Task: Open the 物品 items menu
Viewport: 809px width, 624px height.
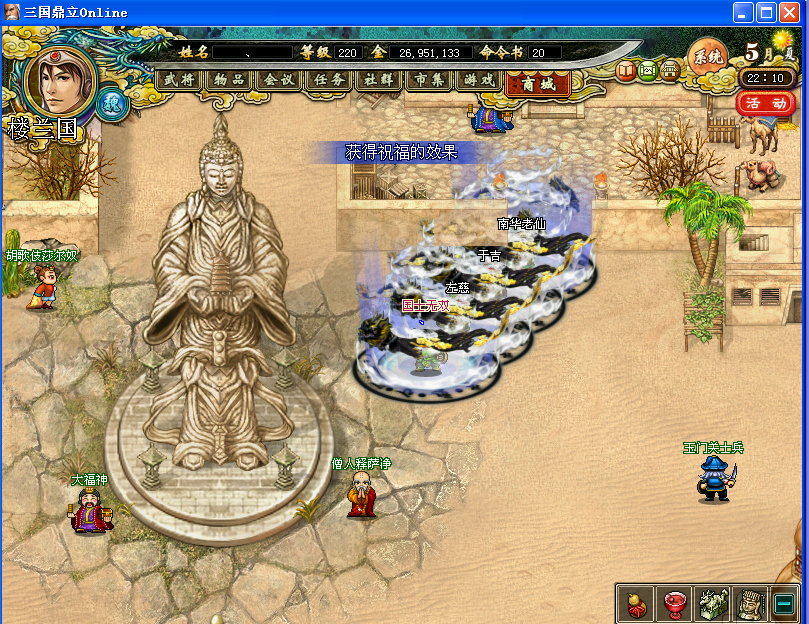Action: pos(230,80)
